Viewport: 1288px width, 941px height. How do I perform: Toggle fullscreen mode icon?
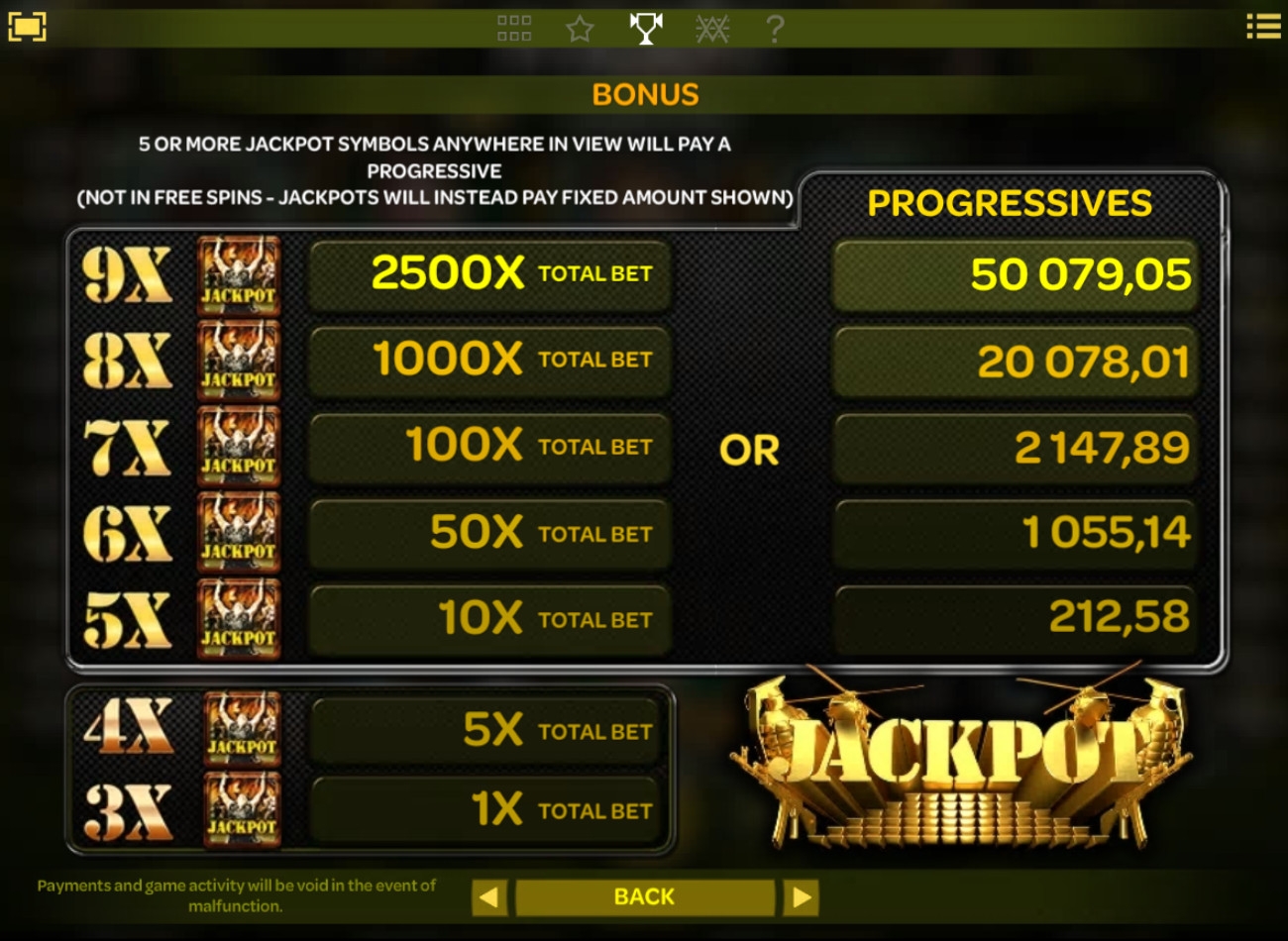(27, 27)
